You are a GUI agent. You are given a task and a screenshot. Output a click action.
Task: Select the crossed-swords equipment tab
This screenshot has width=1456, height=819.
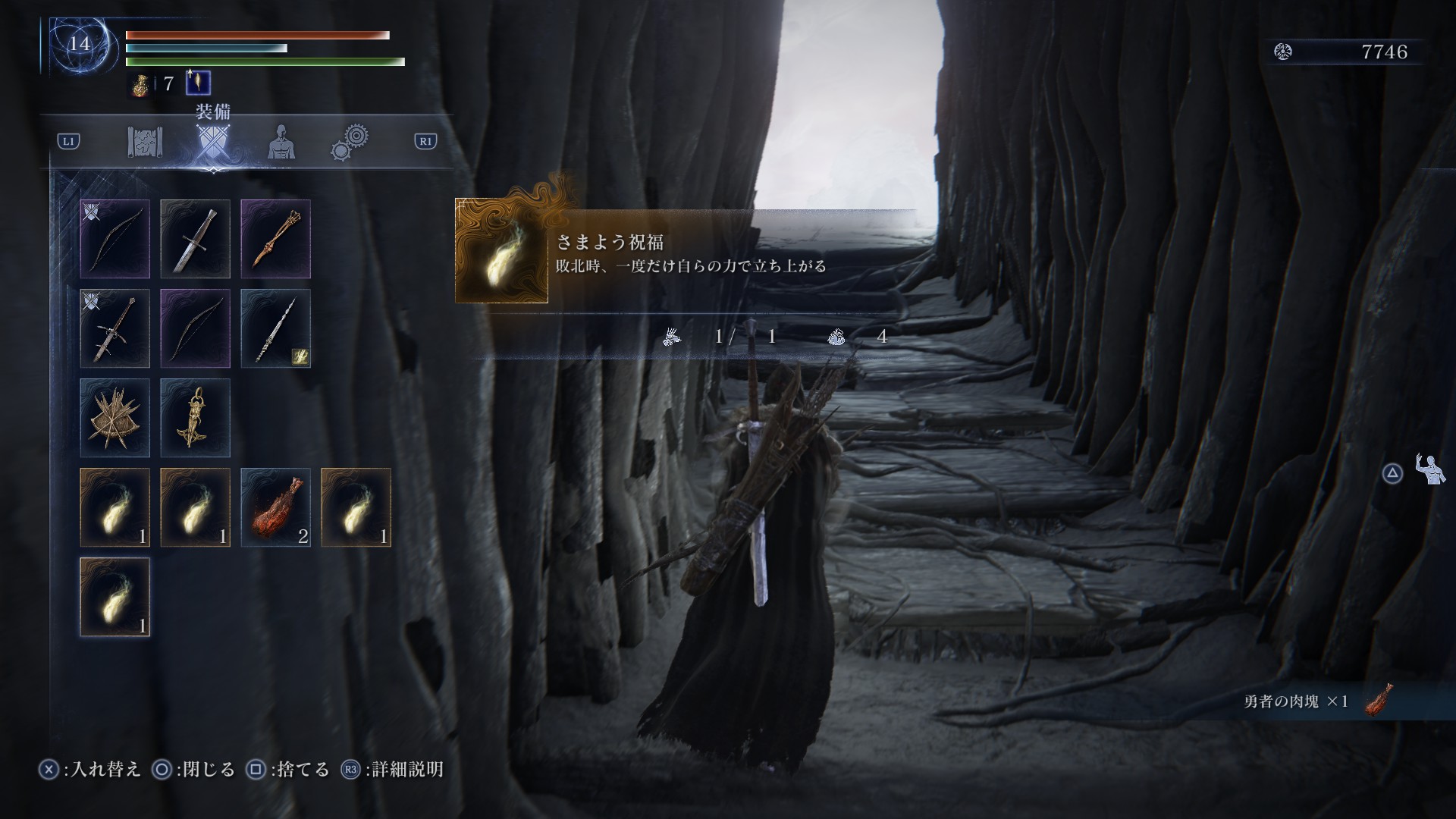point(212,142)
